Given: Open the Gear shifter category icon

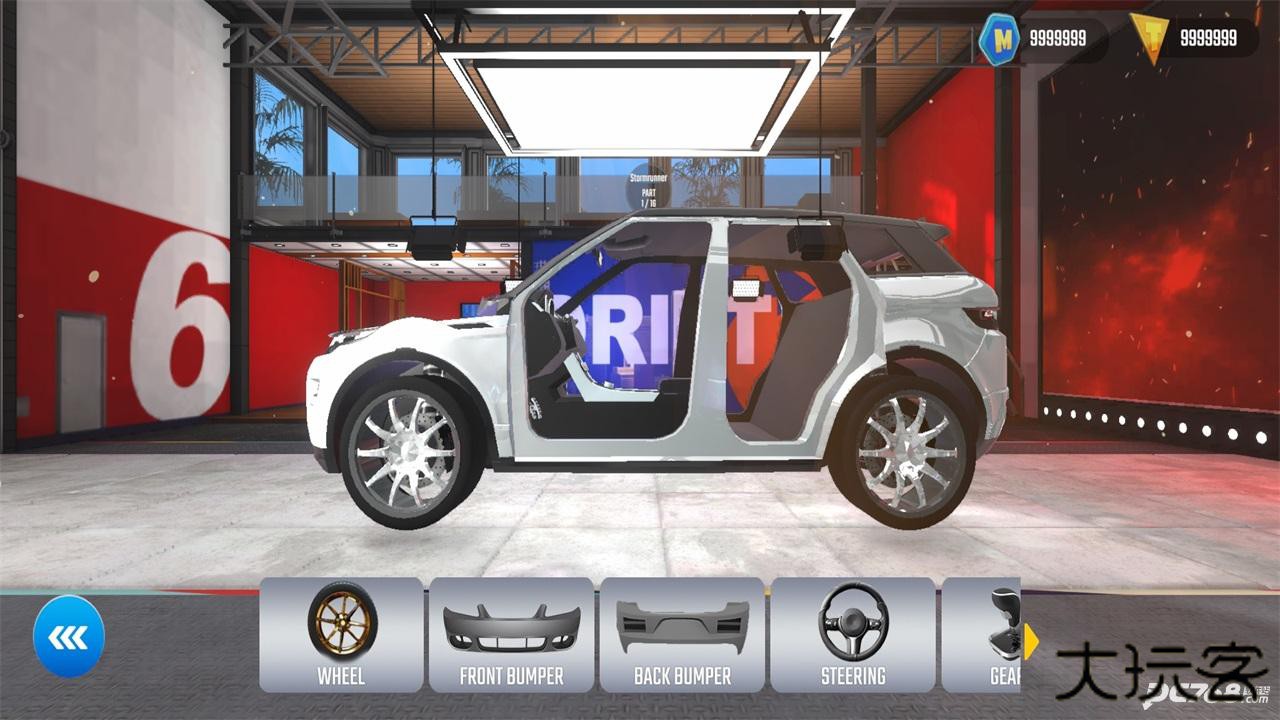Looking at the screenshot, I should coord(1005,625).
